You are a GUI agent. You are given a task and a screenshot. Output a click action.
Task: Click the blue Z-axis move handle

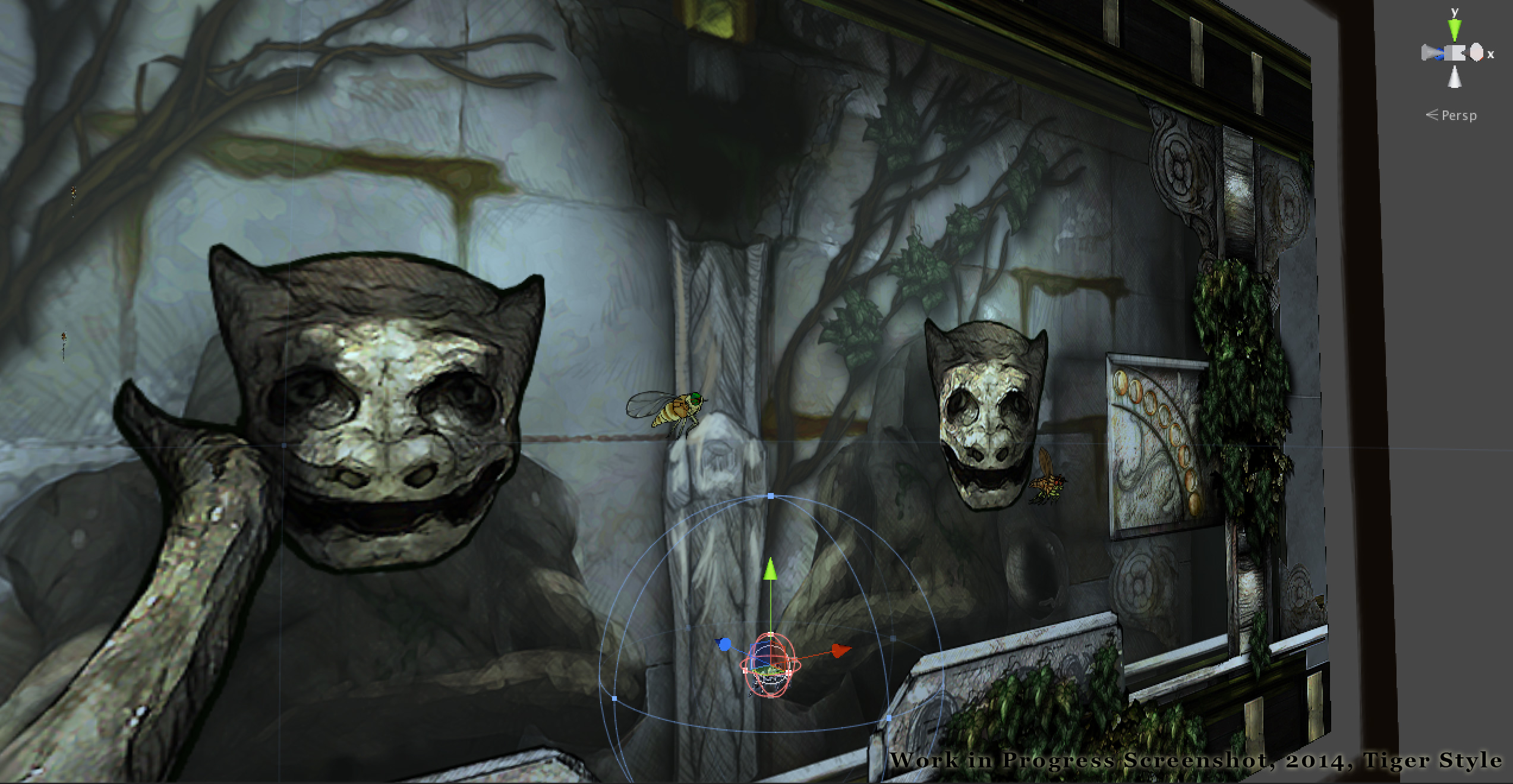pos(724,644)
